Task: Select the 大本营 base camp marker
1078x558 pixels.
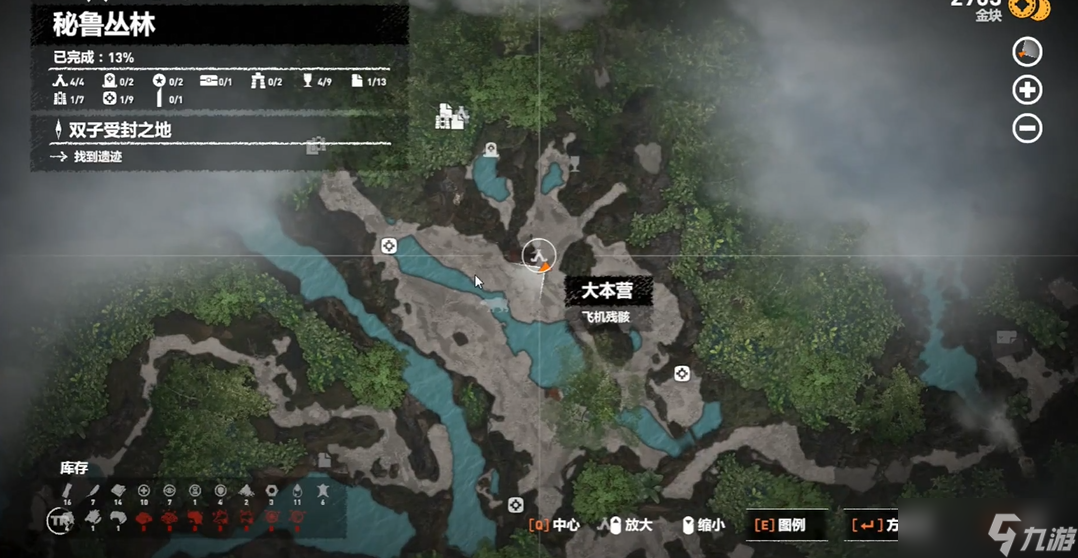Action: (540, 255)
